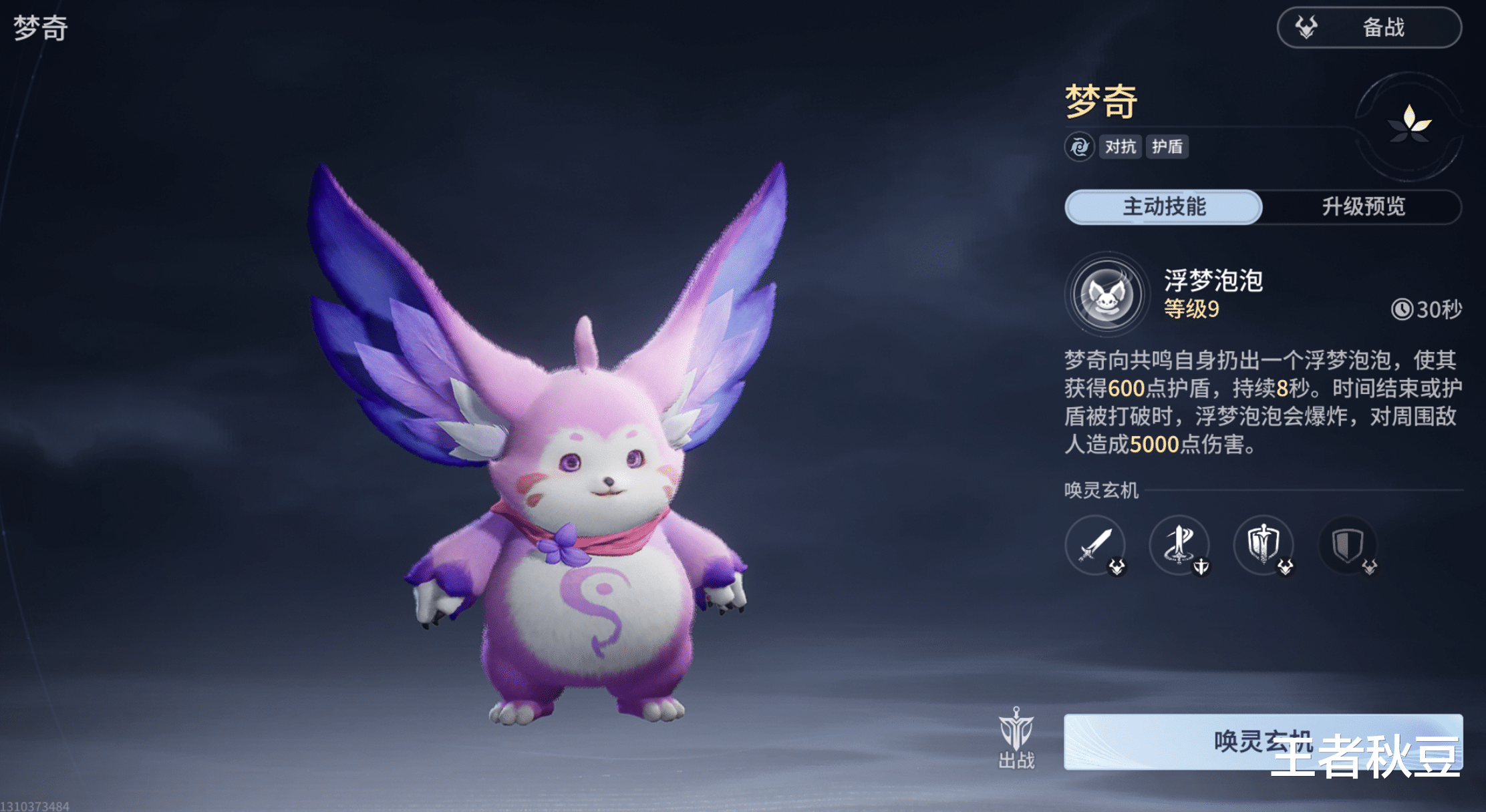Choose the swirling blade 唤灵玄机 icon
This screenshot has height=812, width=1486.
tap(1179, 545)
